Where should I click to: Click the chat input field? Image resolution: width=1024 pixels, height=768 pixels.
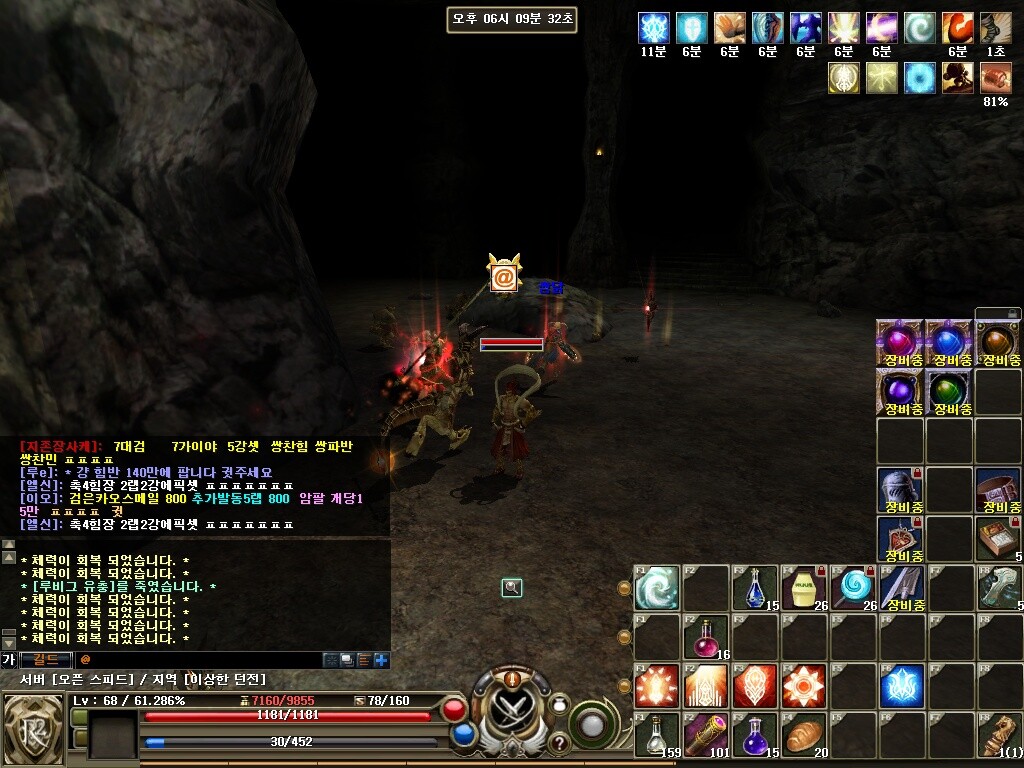(200, 660)
